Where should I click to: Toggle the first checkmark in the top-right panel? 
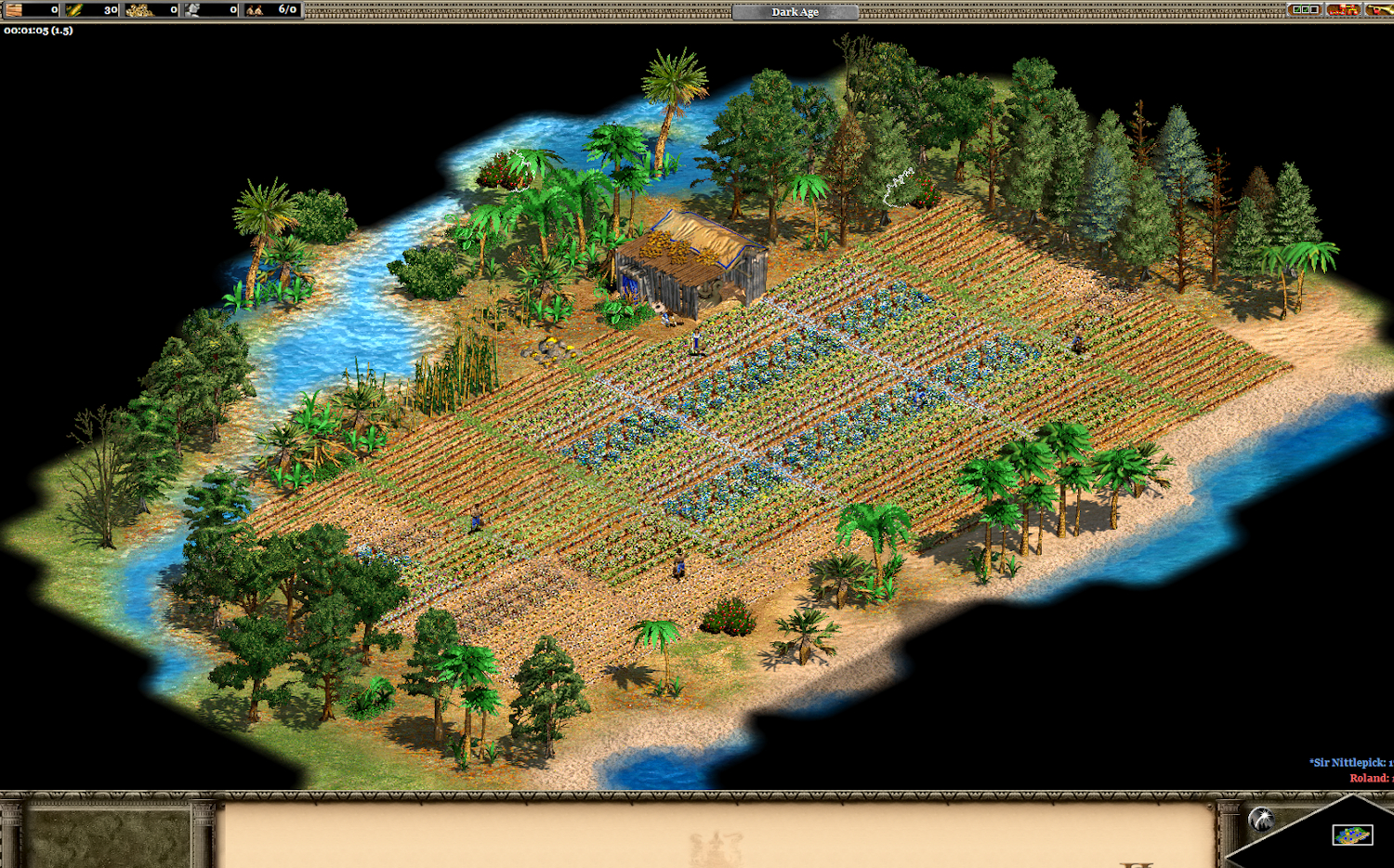pyautogui.click(x=1296, y=9)
